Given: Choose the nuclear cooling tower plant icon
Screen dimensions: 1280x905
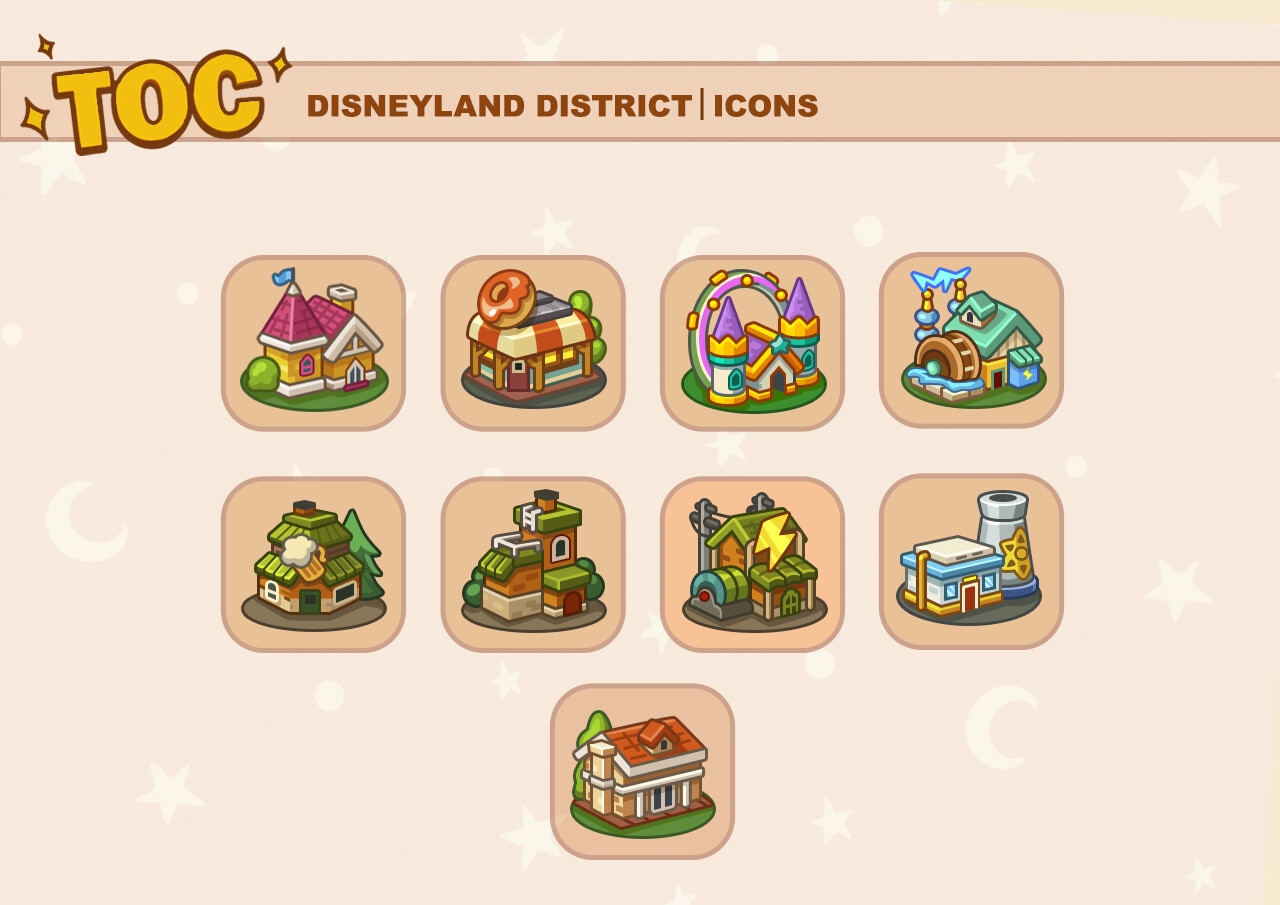Looking at the screenshot, I should coord(971,562).
